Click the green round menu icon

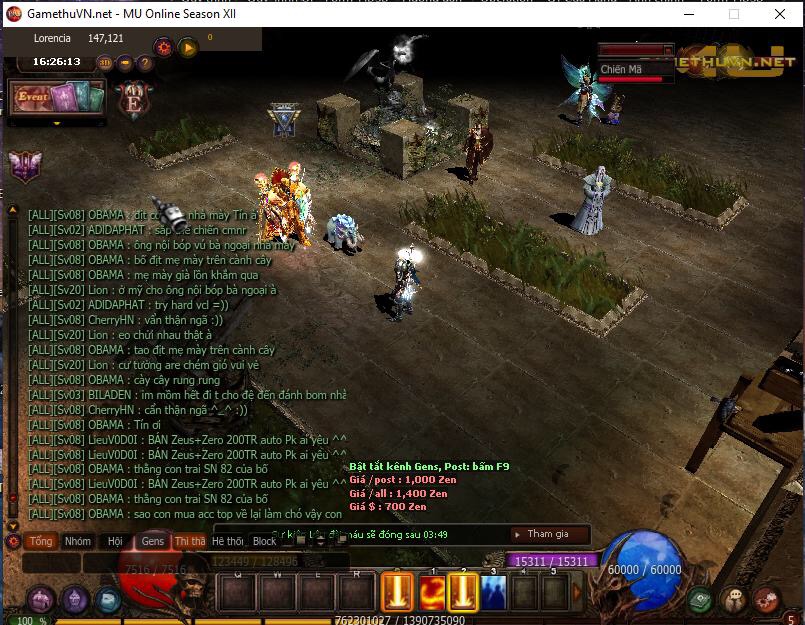(x=700, y=599)
